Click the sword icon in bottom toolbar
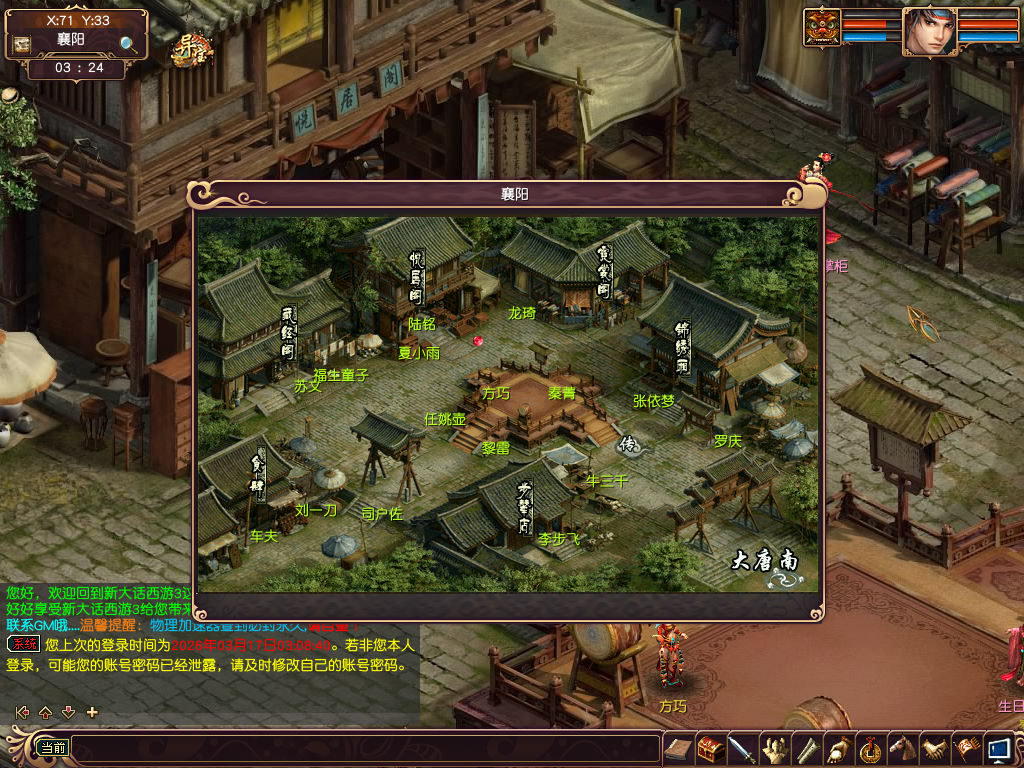1024x768 pixels. [x=741, y=749]
